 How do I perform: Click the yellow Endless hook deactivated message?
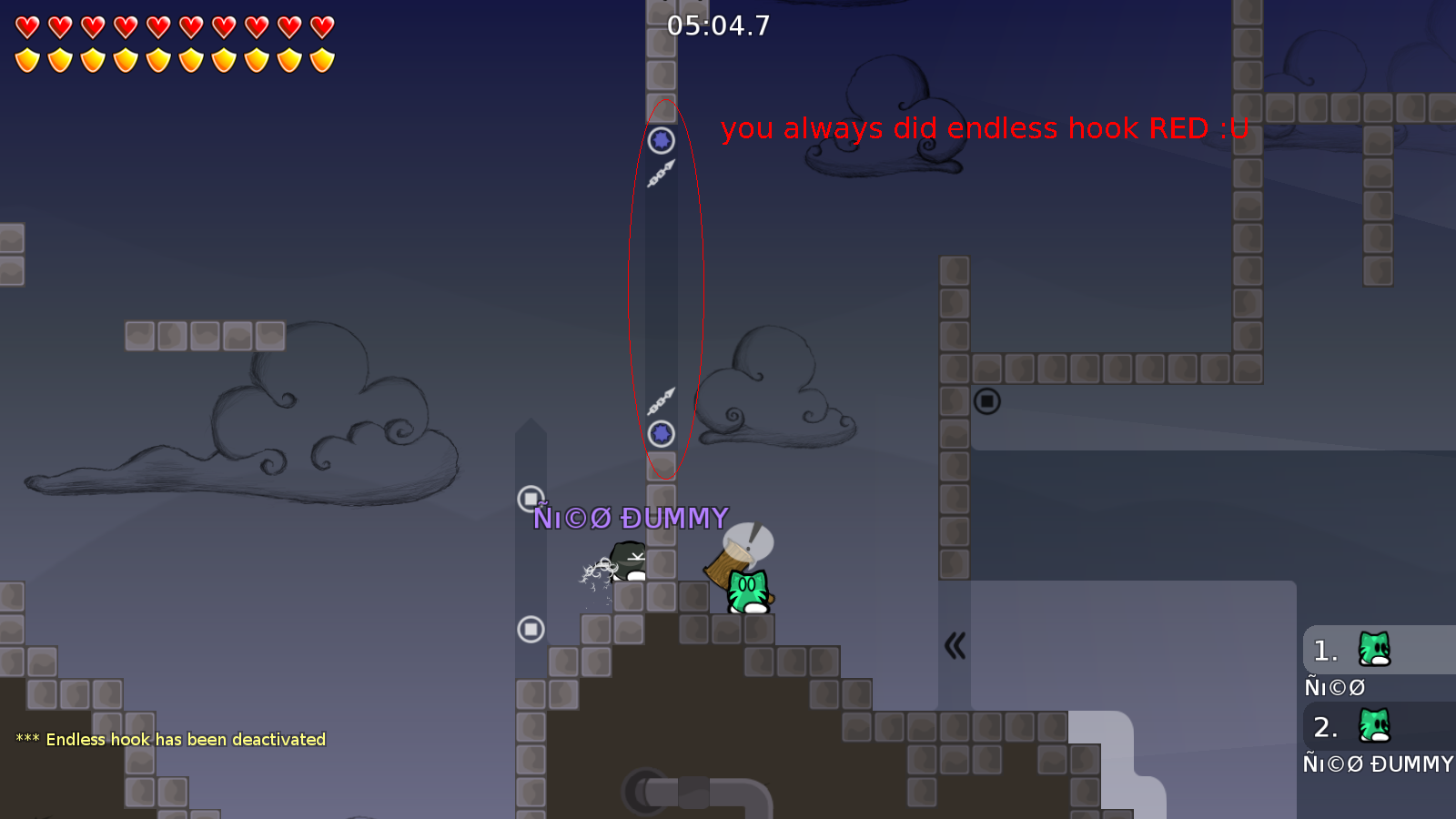click(x=169, y=739)
